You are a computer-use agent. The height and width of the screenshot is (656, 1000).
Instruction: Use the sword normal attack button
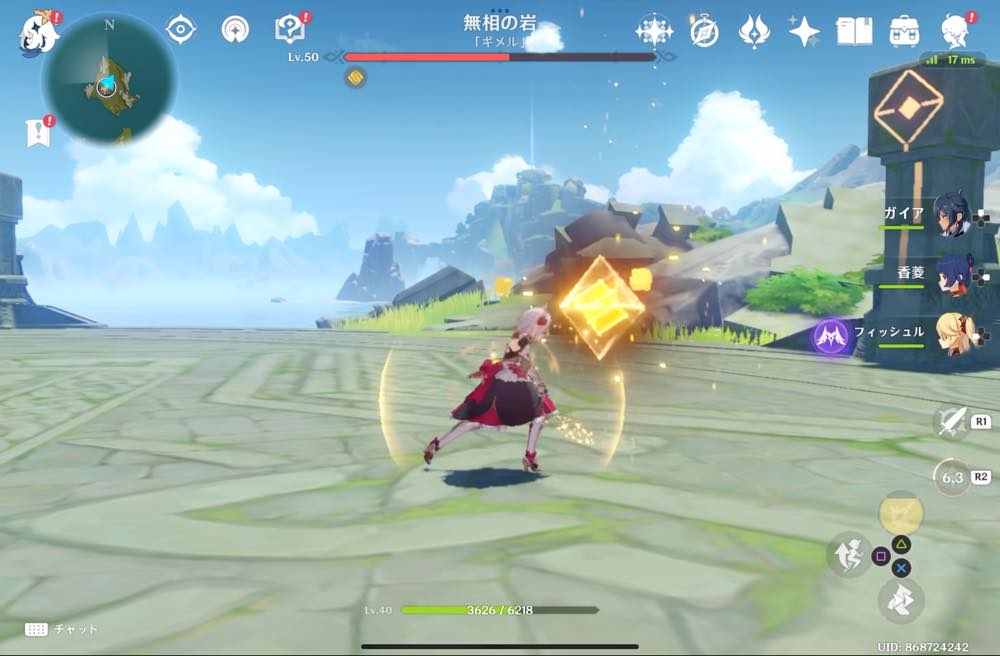point(950,422)
